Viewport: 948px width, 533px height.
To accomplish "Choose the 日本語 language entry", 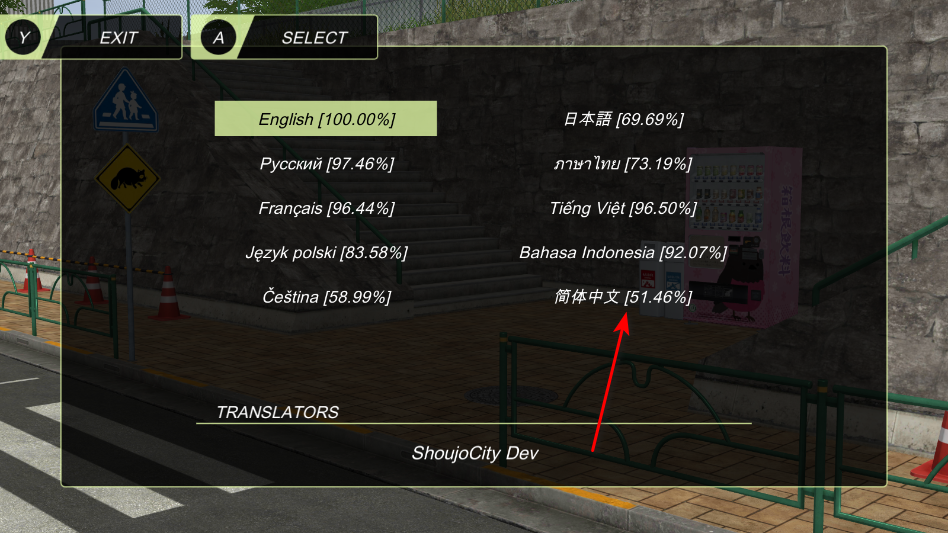I will click(x=623, y=119).
